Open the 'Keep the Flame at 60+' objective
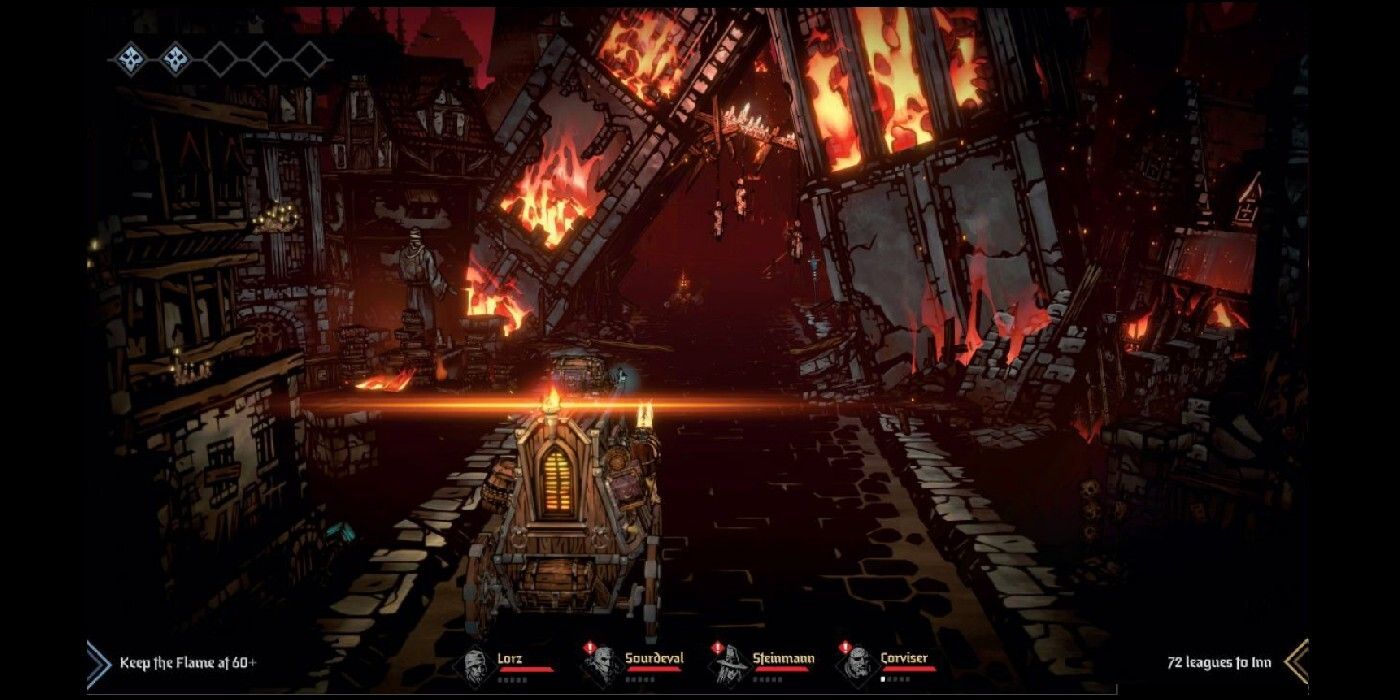Viewport: 1400px width, 700px height. point(188,663)
